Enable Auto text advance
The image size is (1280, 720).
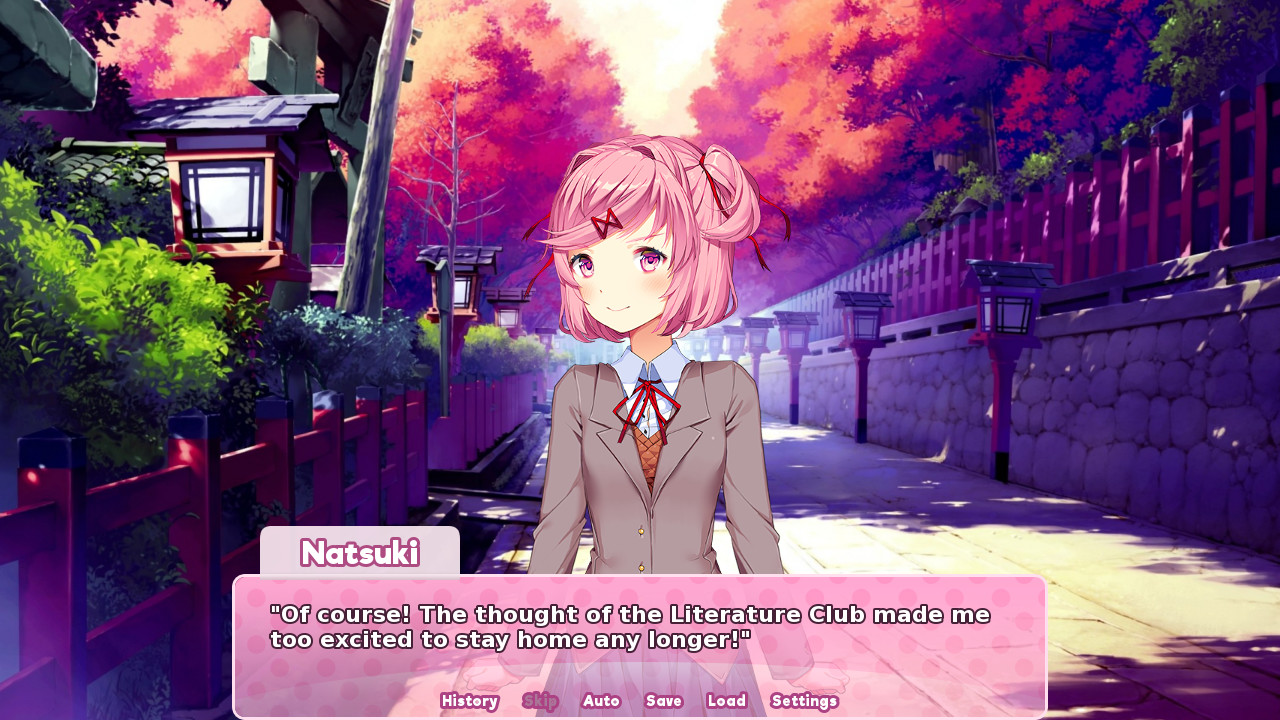[x=601, y=701]
